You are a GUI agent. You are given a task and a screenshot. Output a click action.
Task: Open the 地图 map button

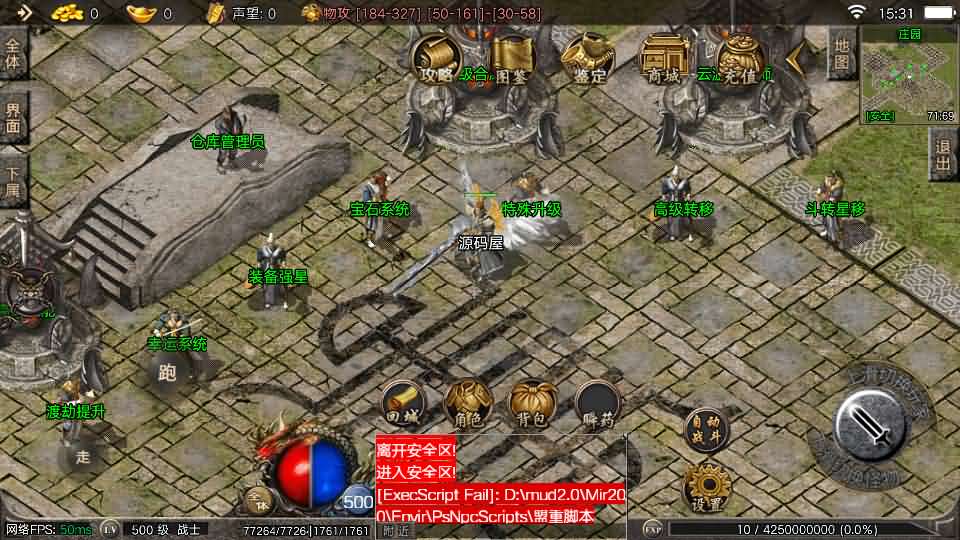(x=842, y=55)
